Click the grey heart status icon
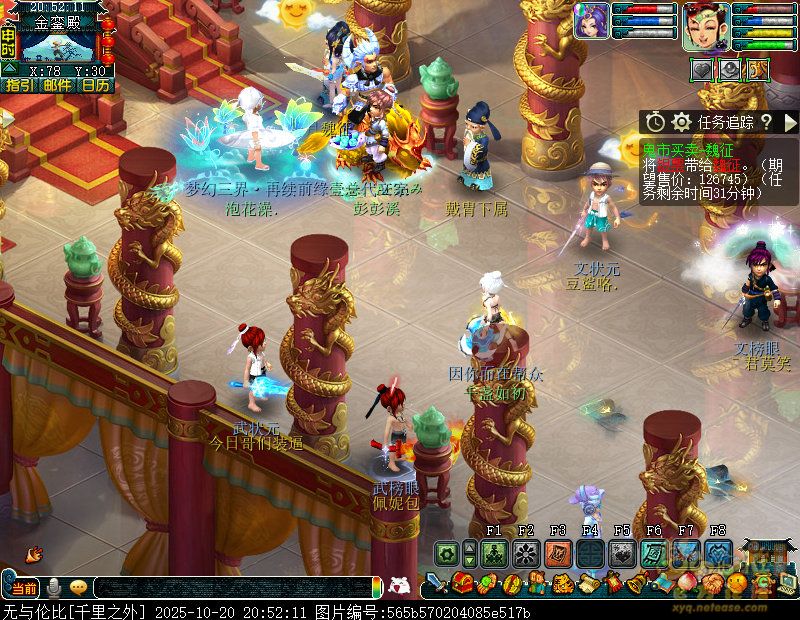Screen dimensions: 800x620 coord(704,69)
